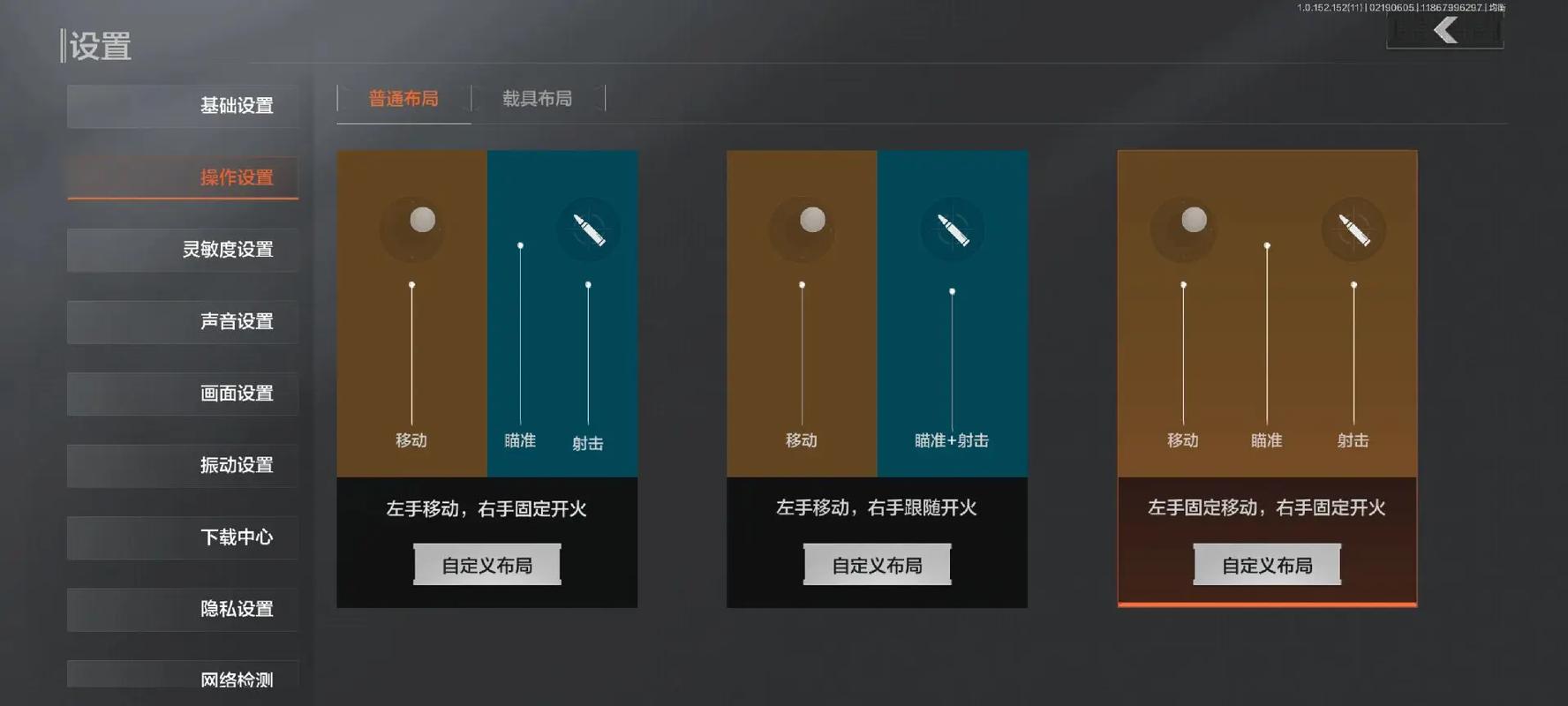Select 操作设置 in the sidebar
Screen dimensions: 1568x706
click(x=183, y=177)
